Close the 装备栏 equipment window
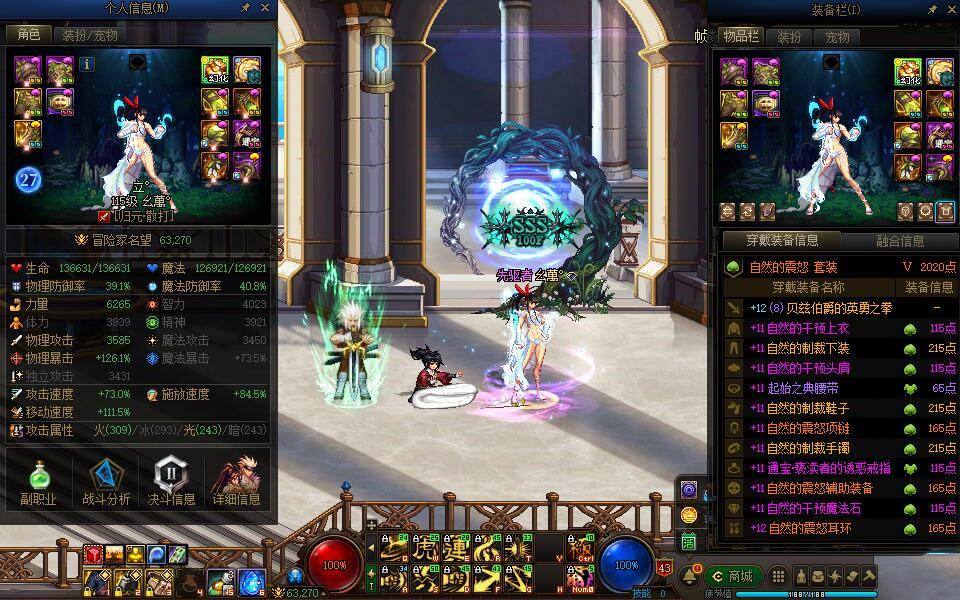 tap(951, 8)
